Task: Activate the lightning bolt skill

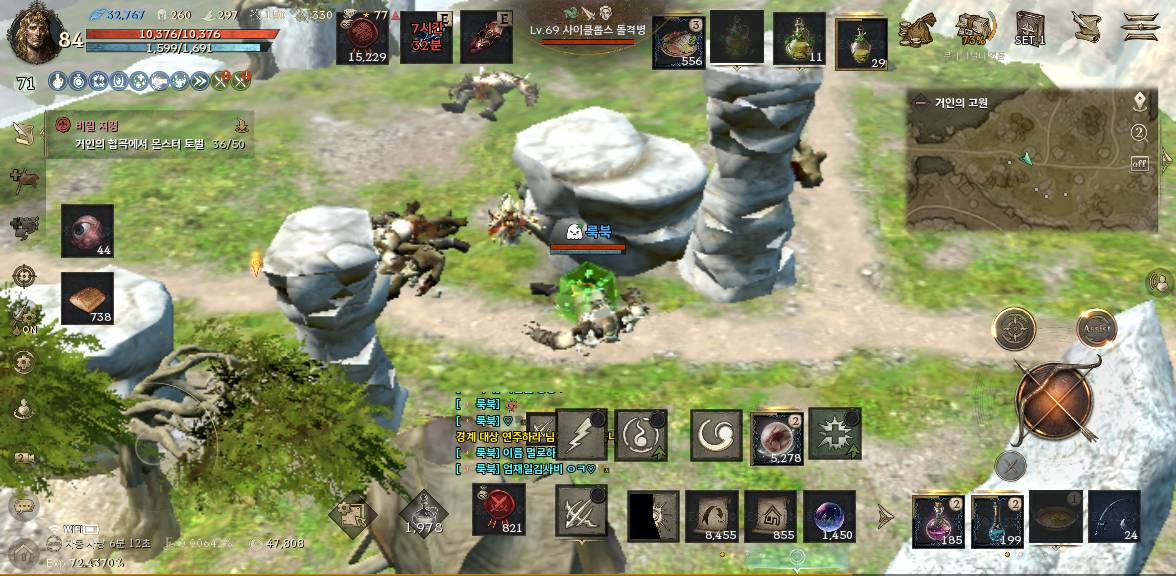Action: pos(581,434)
